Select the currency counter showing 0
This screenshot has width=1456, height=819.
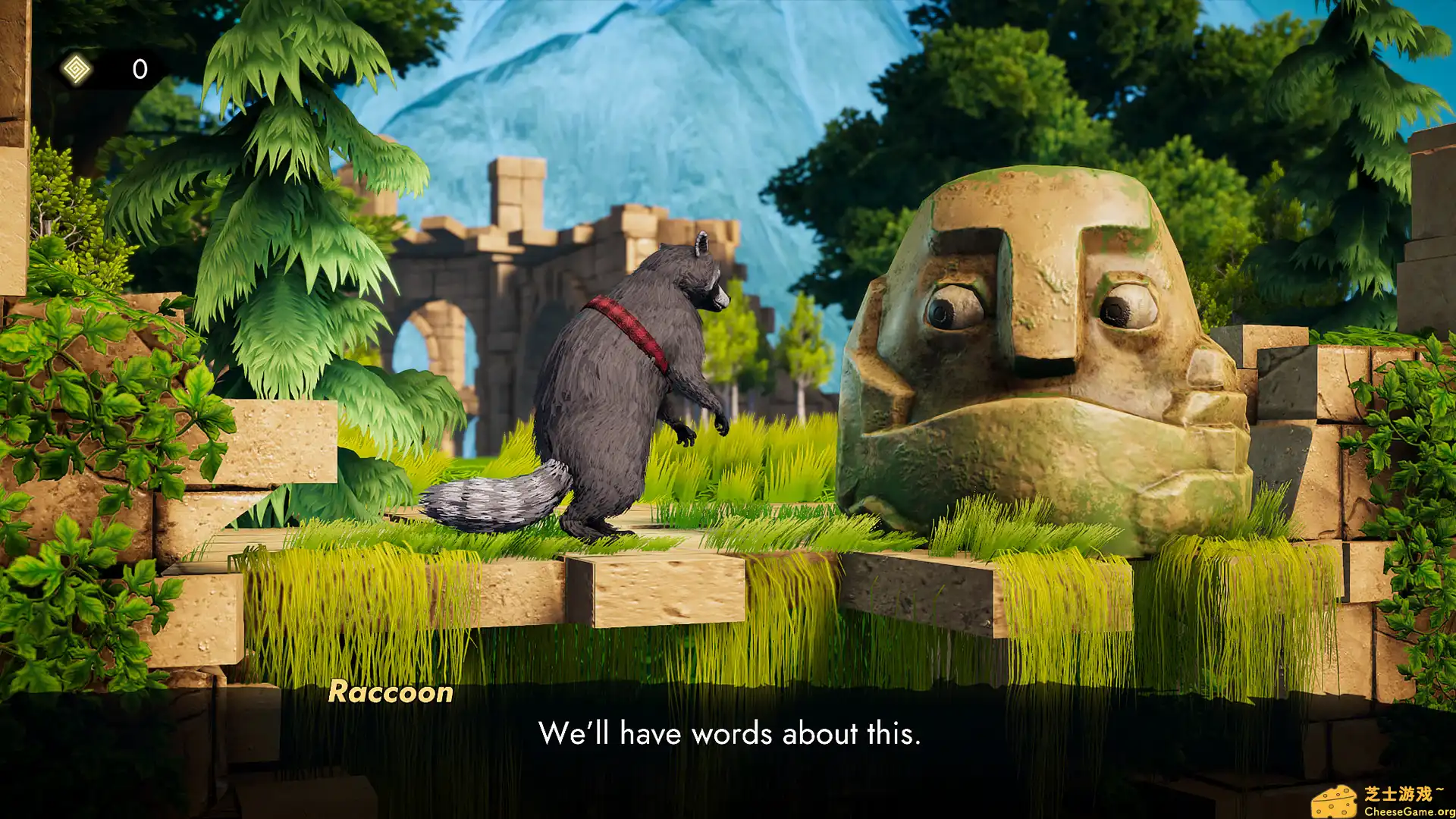(139, 70)
